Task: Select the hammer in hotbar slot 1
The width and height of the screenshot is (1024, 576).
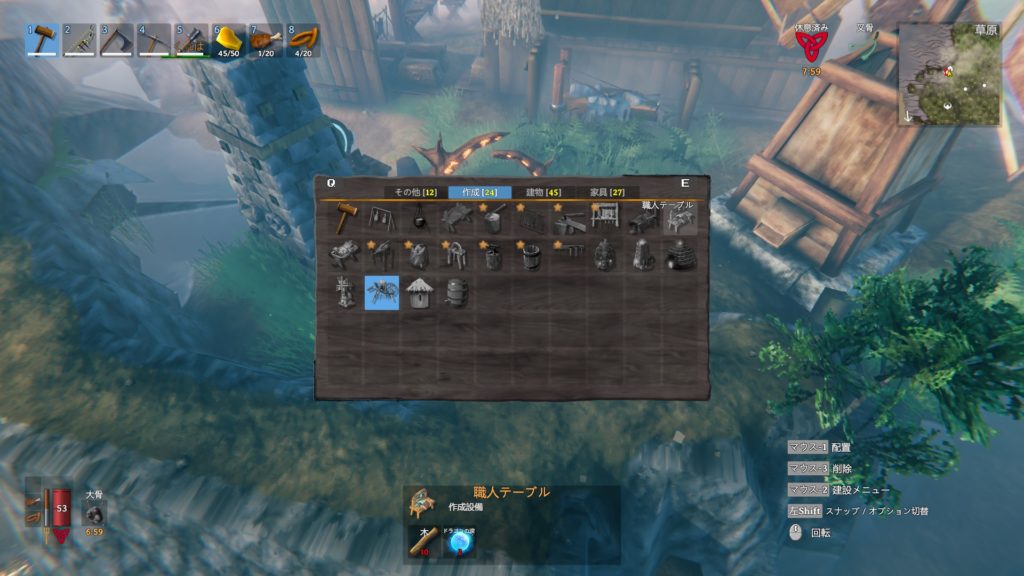Action: (41, 41)
